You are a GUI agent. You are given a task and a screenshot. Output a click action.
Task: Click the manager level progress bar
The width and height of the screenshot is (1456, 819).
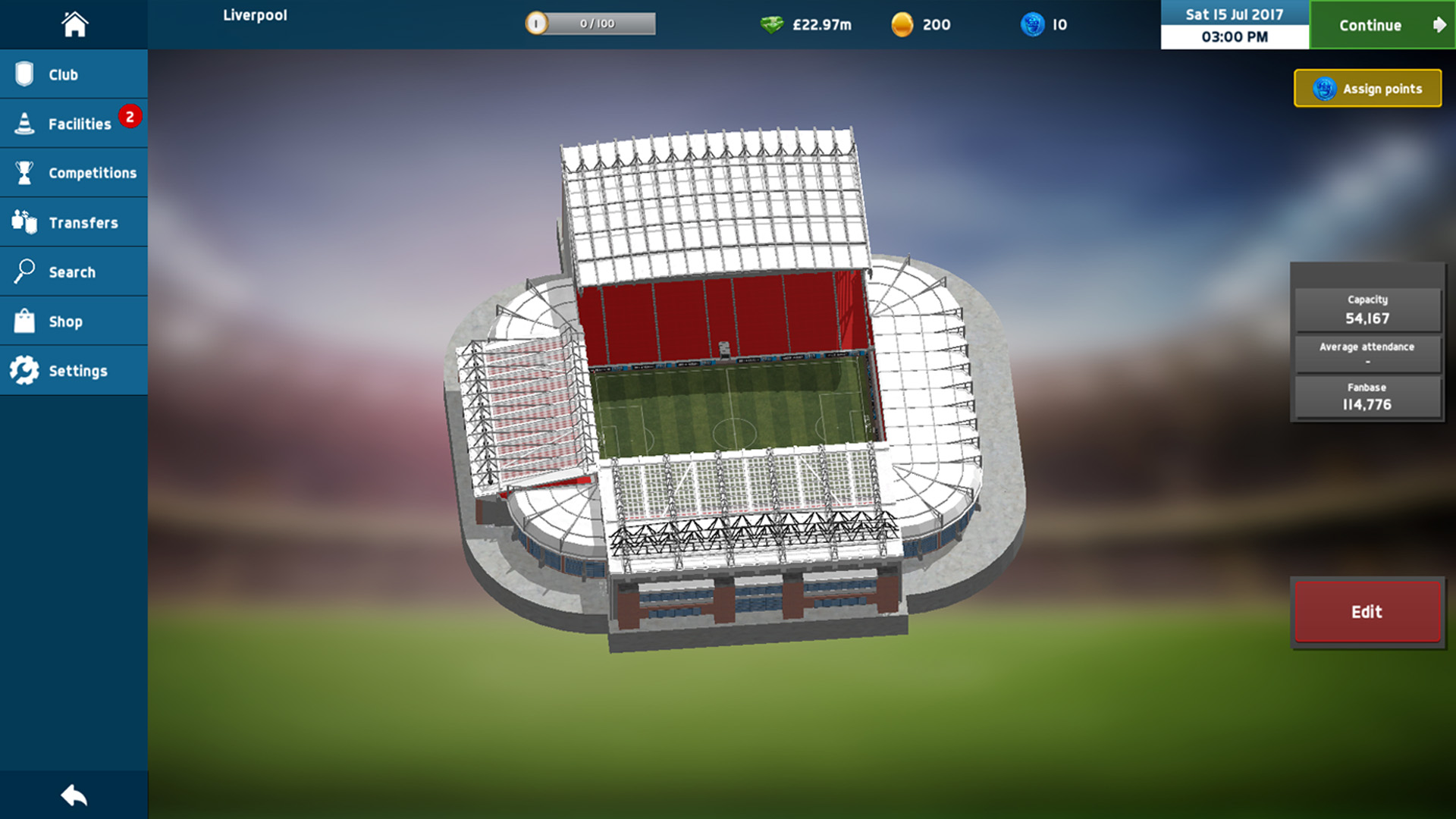[x=591, y=23]
